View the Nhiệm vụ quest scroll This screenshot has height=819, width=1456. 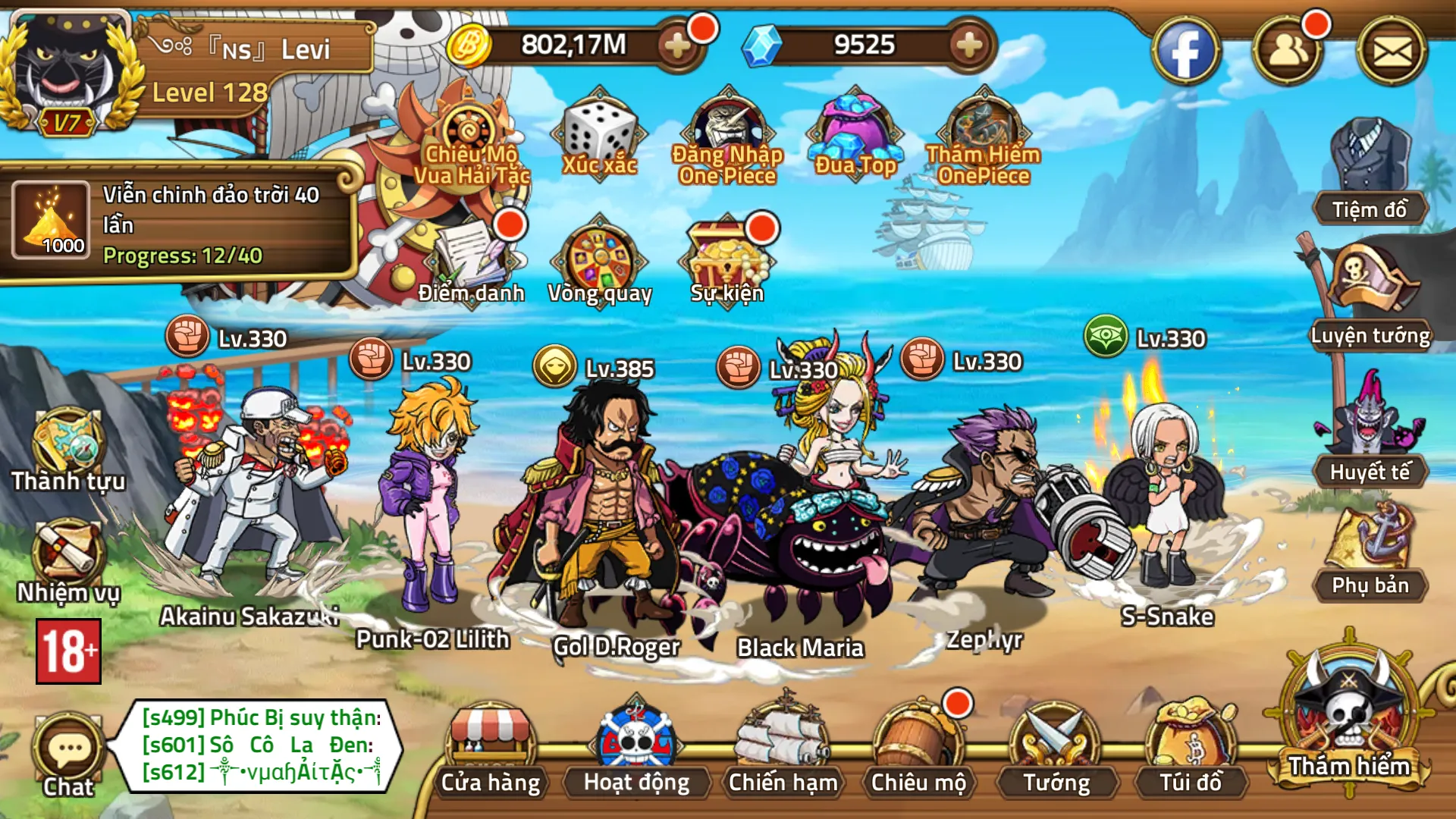(68, 561)
